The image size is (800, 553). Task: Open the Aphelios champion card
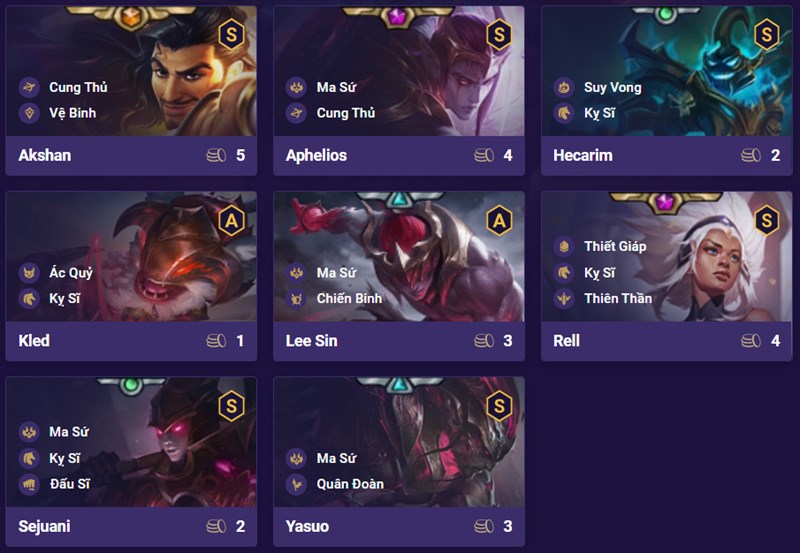399,90
